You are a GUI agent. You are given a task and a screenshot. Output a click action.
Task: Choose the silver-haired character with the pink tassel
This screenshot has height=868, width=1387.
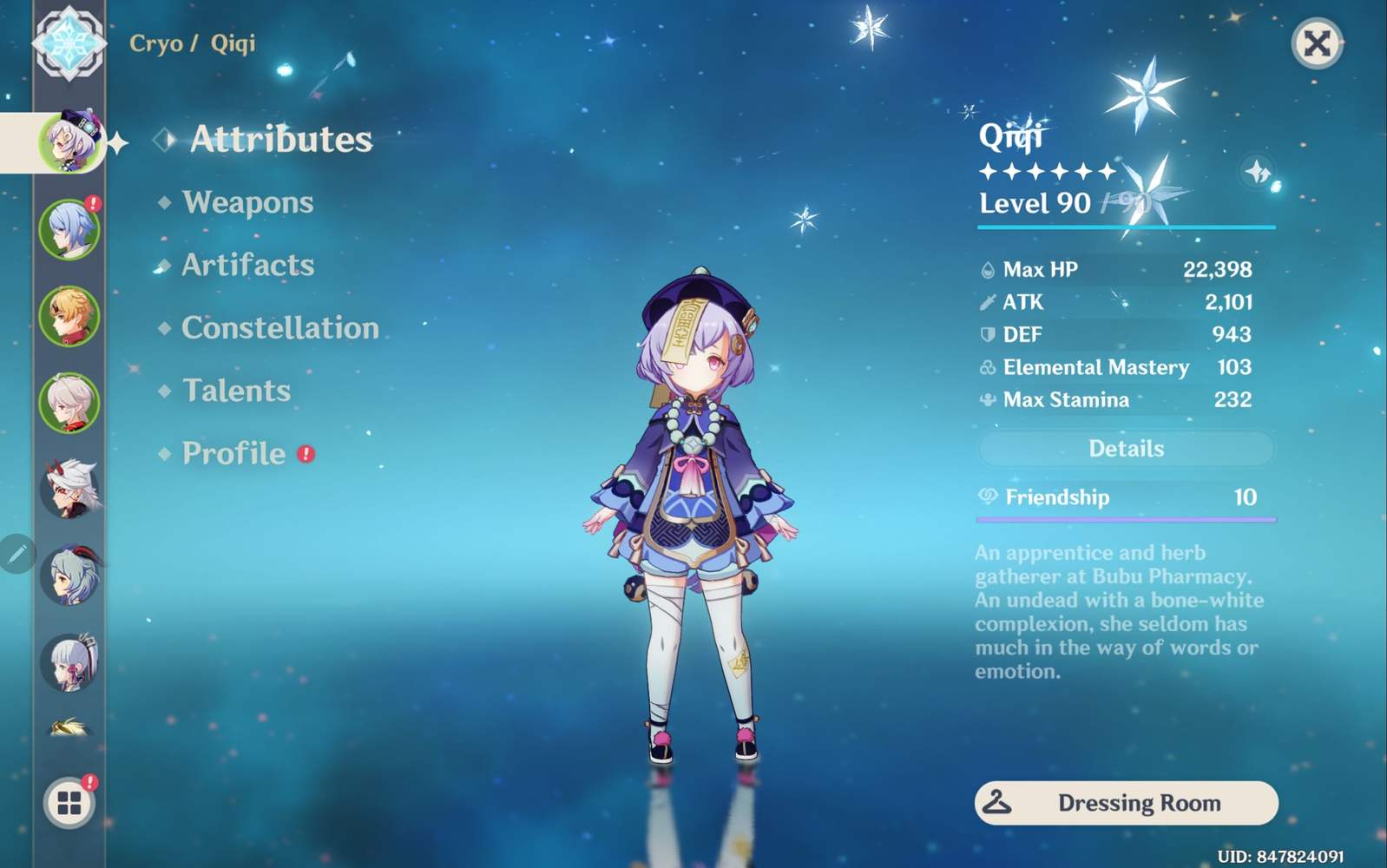(69, 662)
